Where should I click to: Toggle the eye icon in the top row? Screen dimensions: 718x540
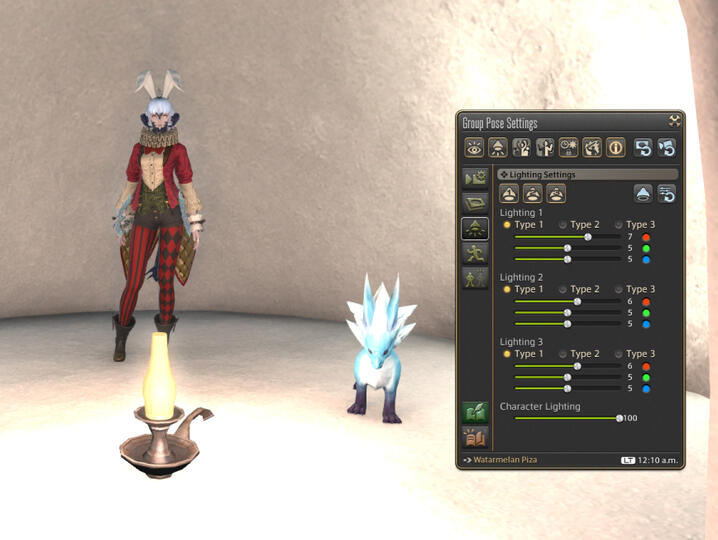[473, 148]
